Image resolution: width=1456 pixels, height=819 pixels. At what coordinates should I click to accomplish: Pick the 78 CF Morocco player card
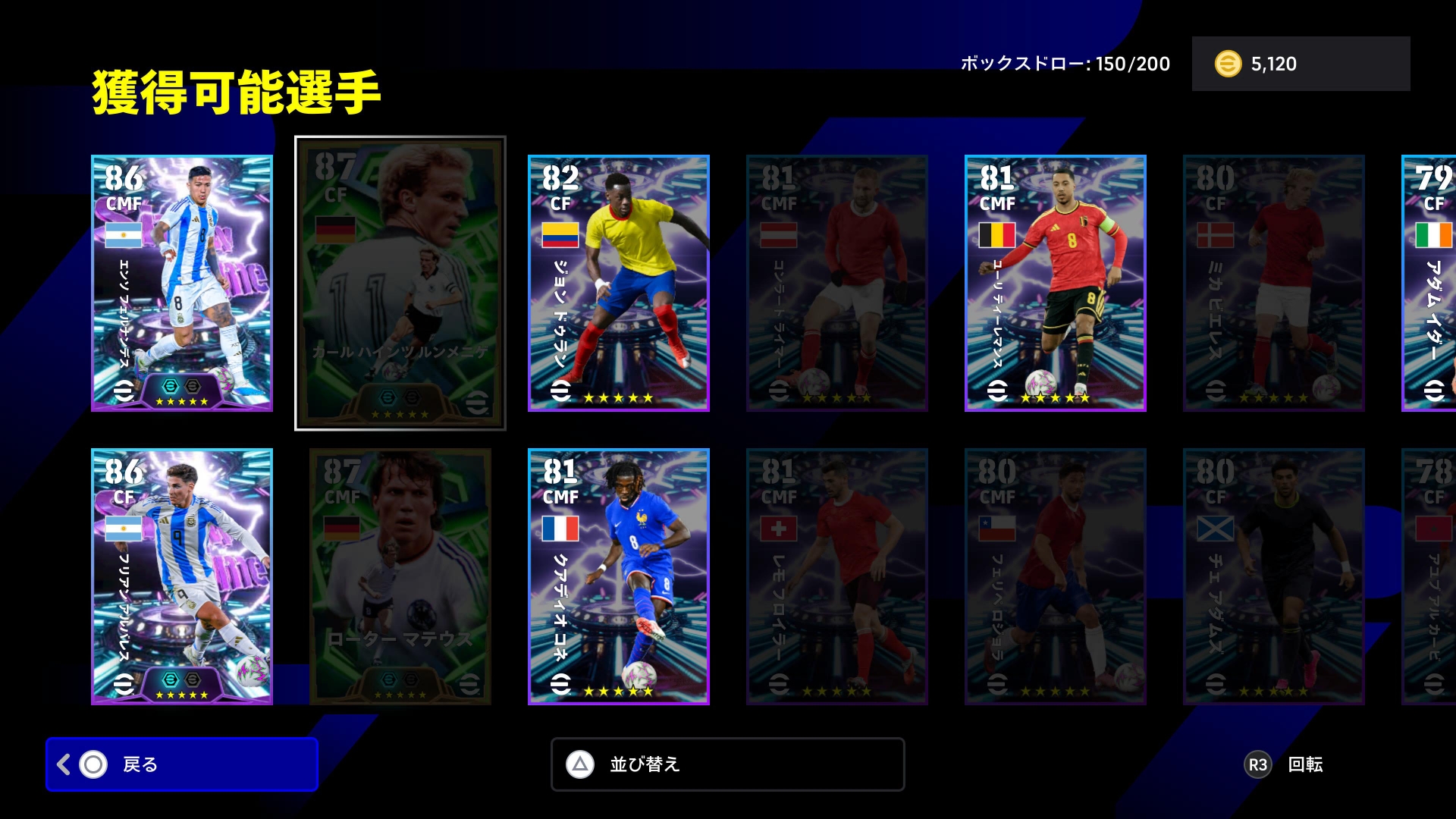(x=1430, y=577)
